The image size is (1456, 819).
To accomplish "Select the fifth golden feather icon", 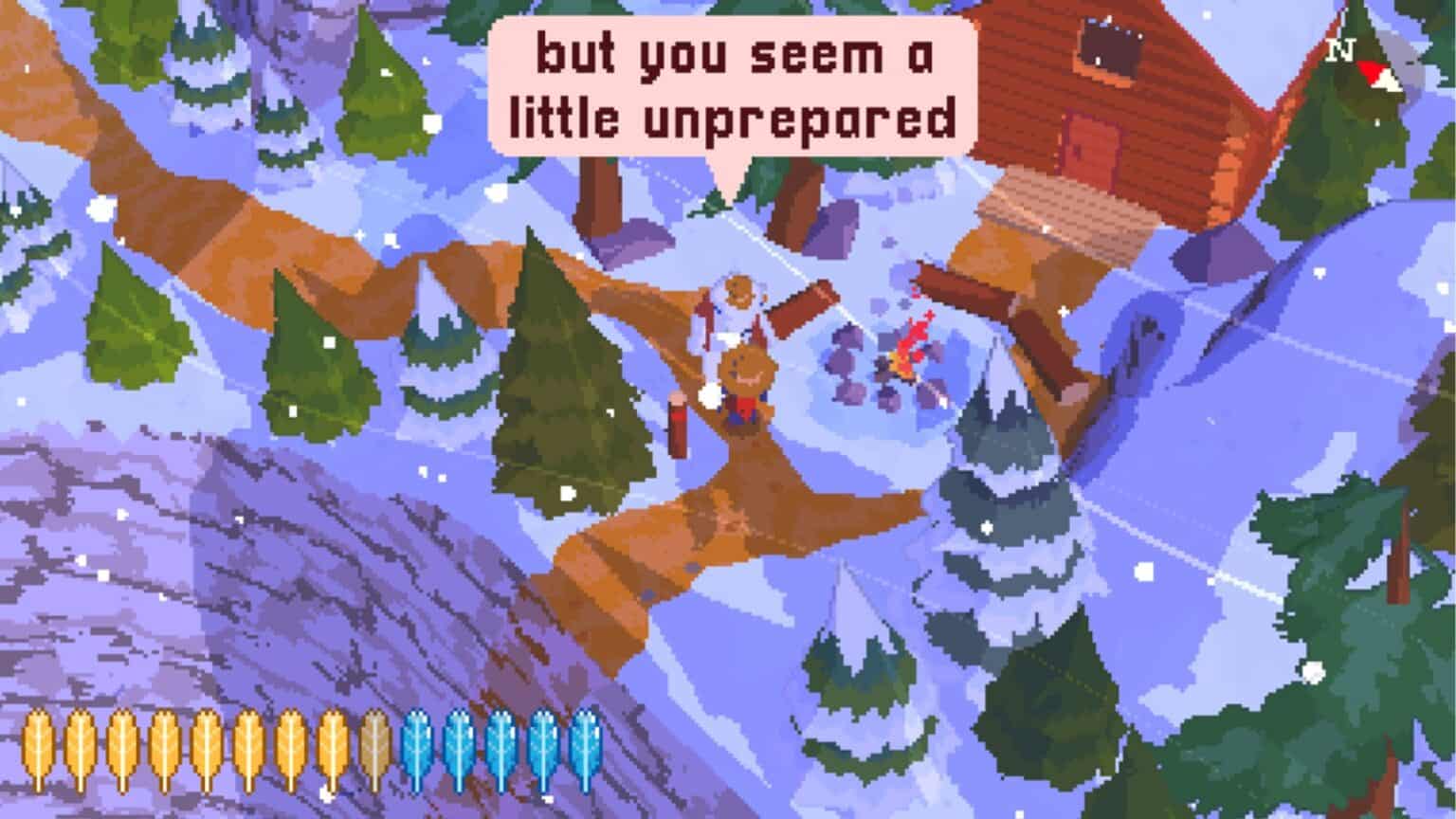I will tap(205, 745).
